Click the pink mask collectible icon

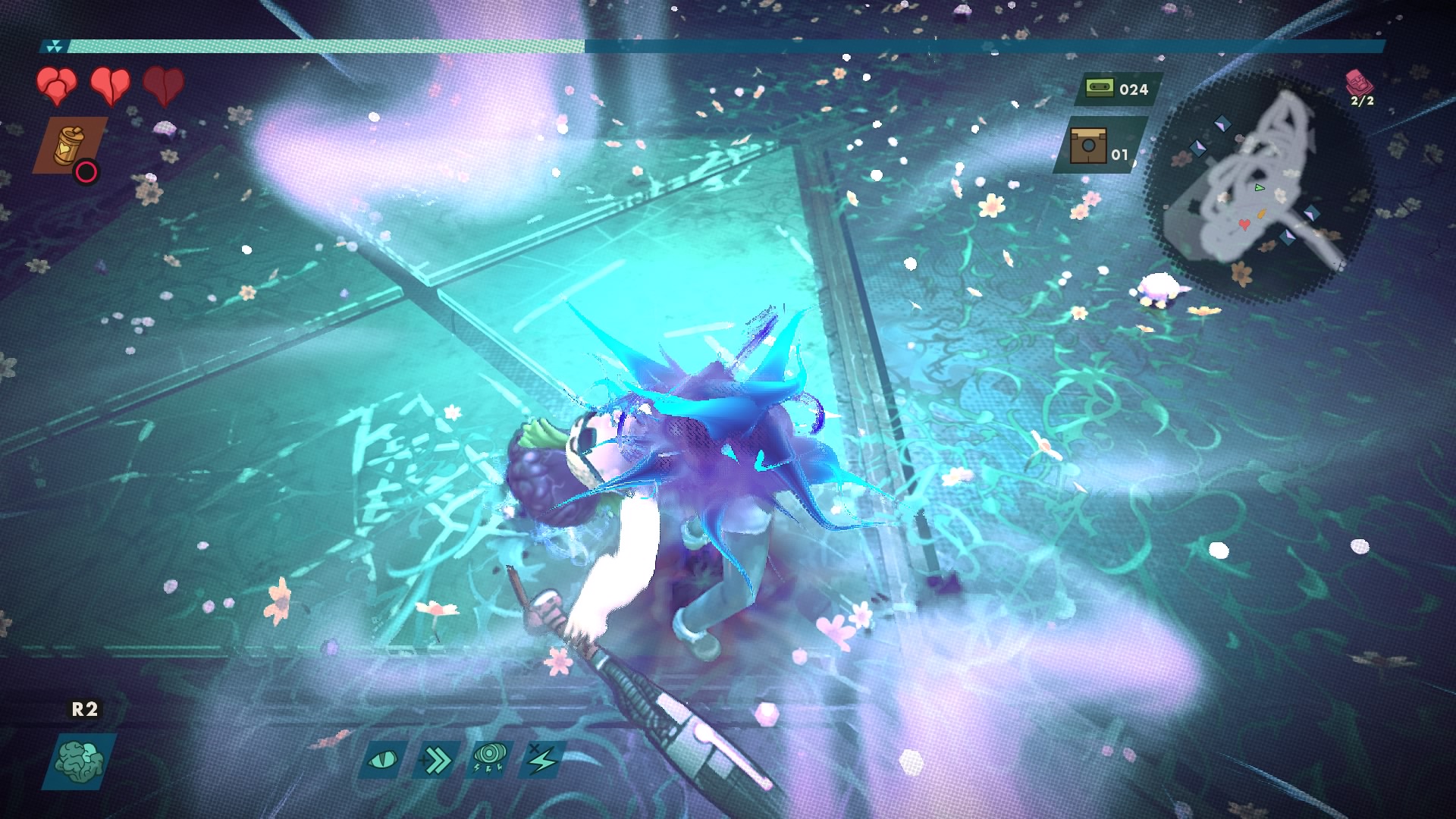[x=1357, y=82]
